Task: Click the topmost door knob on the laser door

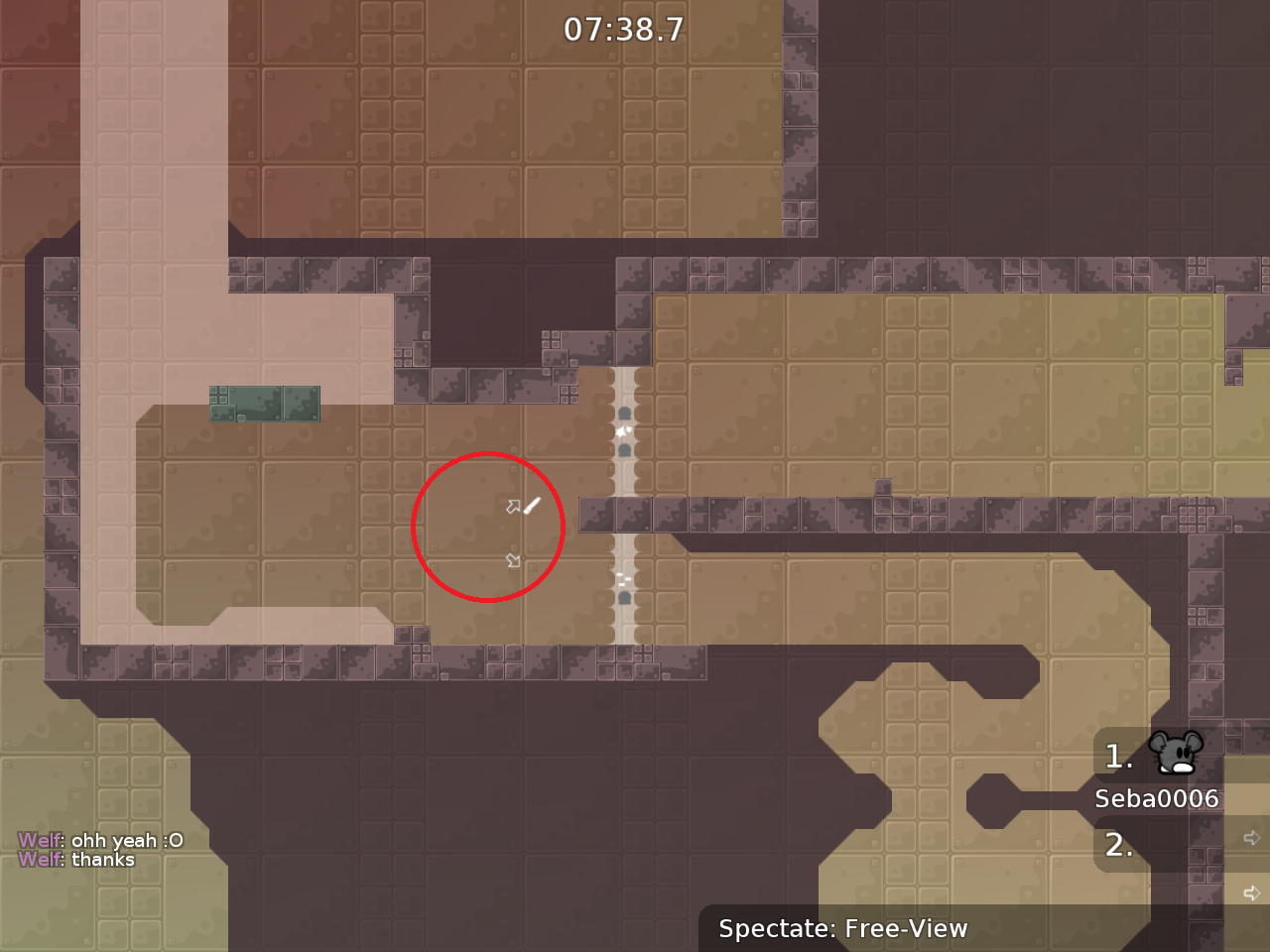Action: (x=623, y=411)
